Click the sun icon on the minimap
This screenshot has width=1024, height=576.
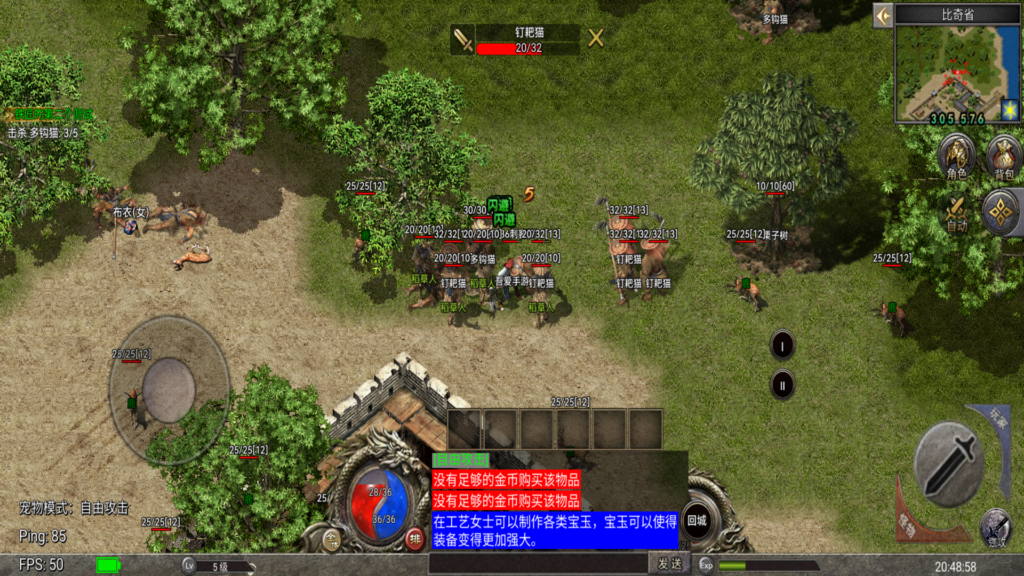tap(1009, 109)
